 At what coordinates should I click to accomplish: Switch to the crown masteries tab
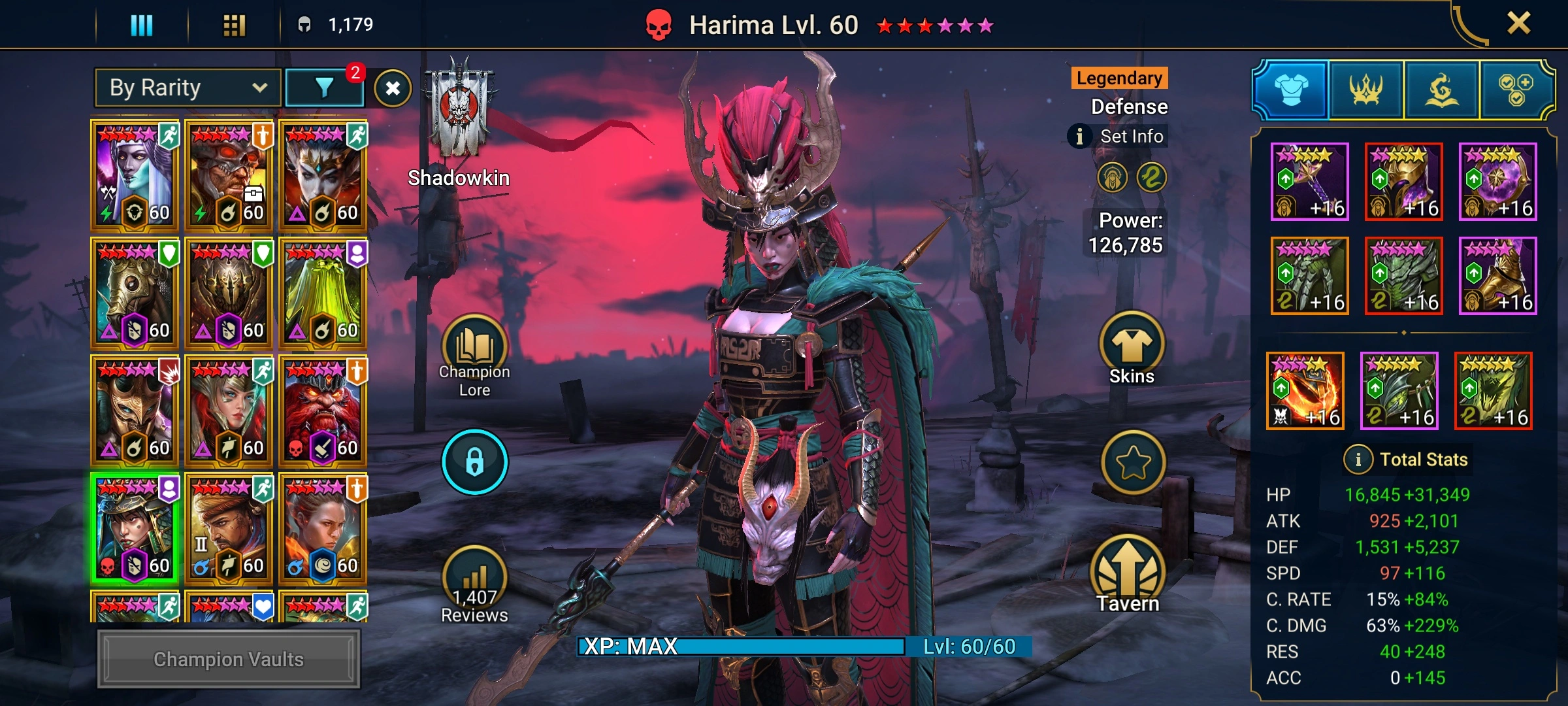pyautogui.click(x=1366, y=90)
